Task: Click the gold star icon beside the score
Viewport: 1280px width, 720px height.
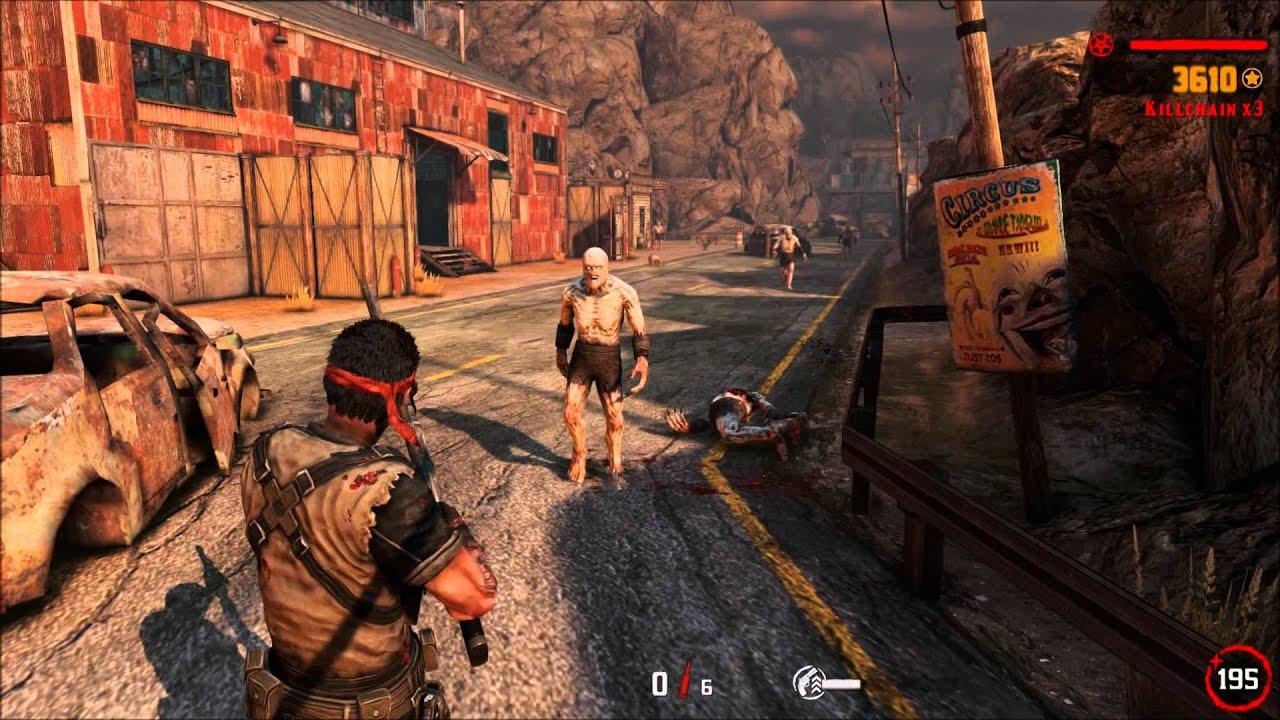Action: point(1251,77)
